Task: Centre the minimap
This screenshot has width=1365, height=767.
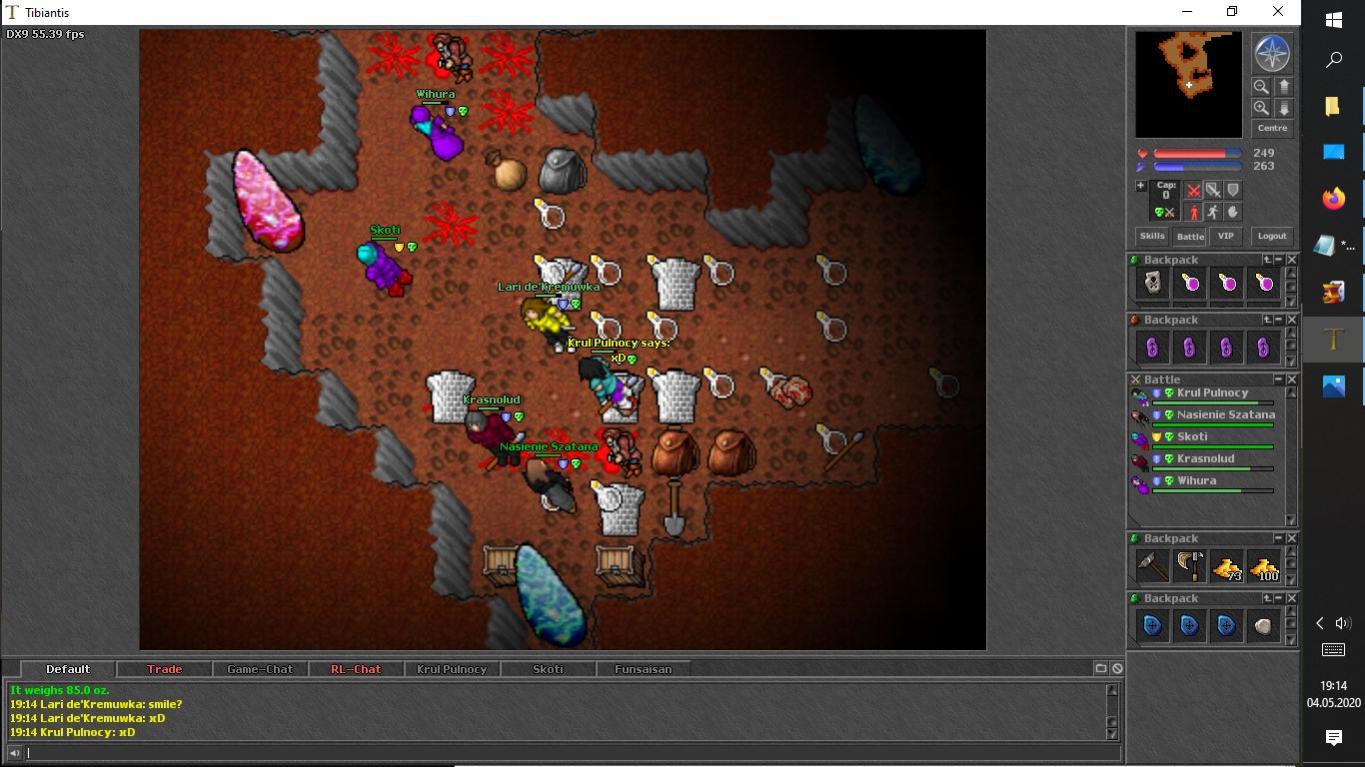Action: point(1272,128)
